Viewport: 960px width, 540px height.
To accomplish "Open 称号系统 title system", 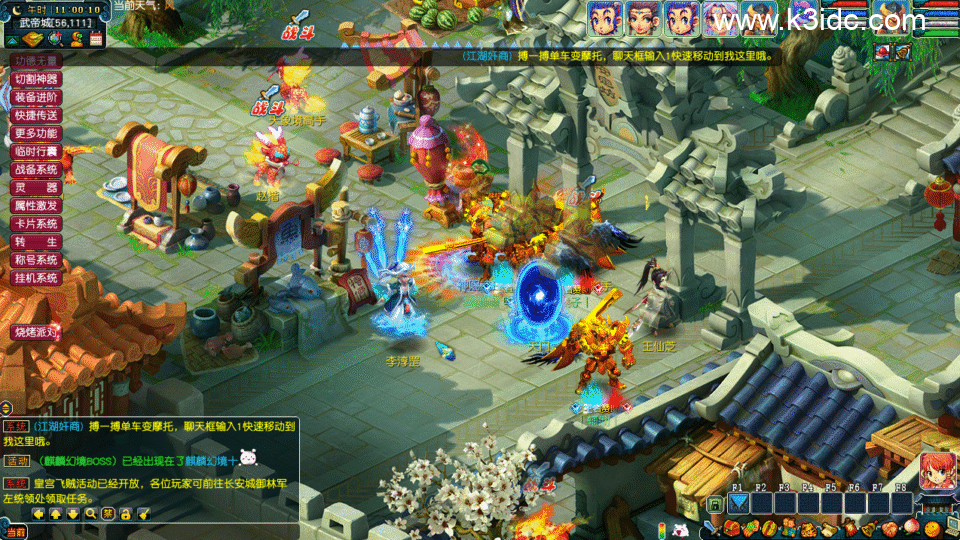I will pos(37,260).
